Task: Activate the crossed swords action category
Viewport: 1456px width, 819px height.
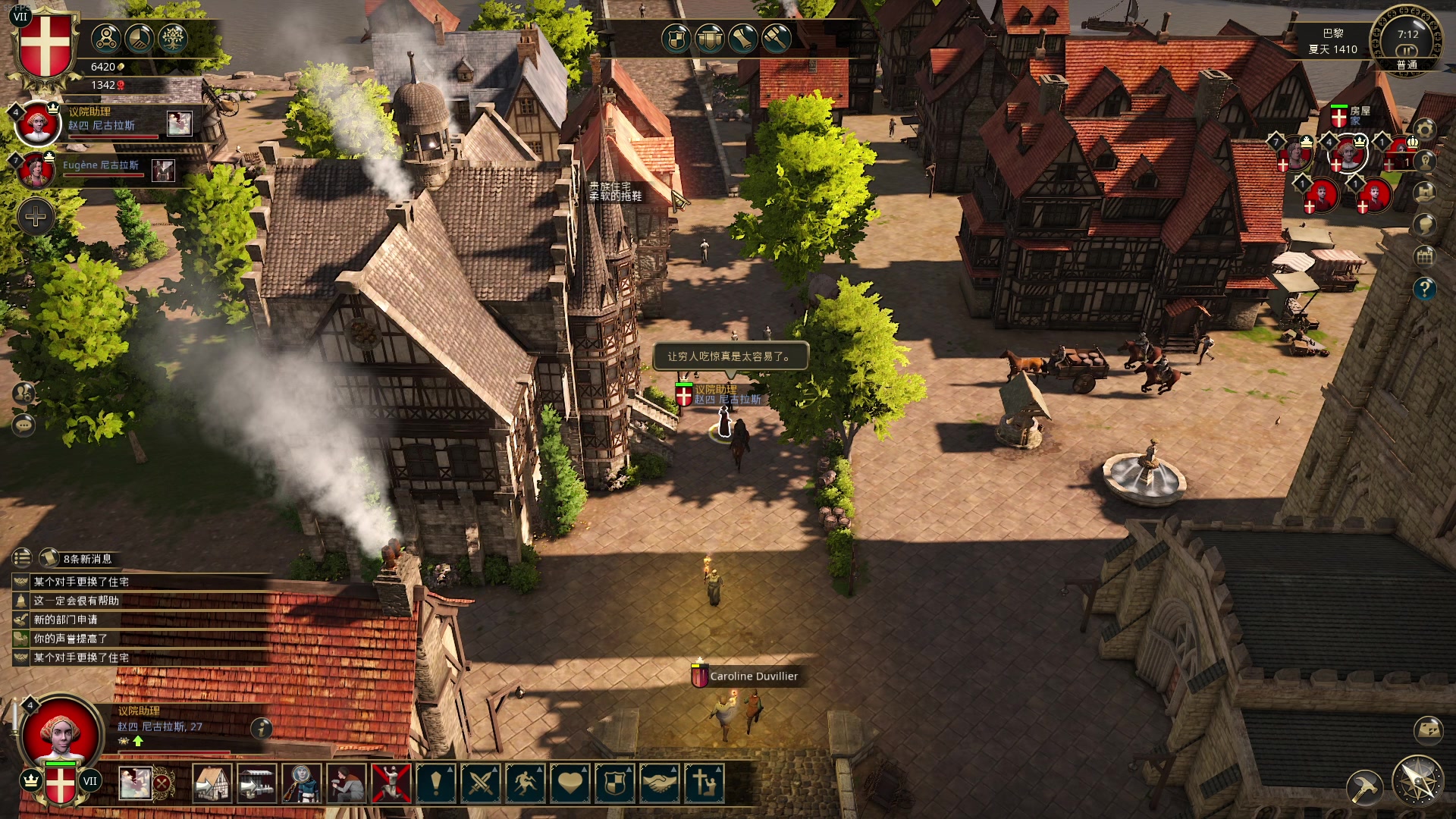Action: [x=480, y=783]
